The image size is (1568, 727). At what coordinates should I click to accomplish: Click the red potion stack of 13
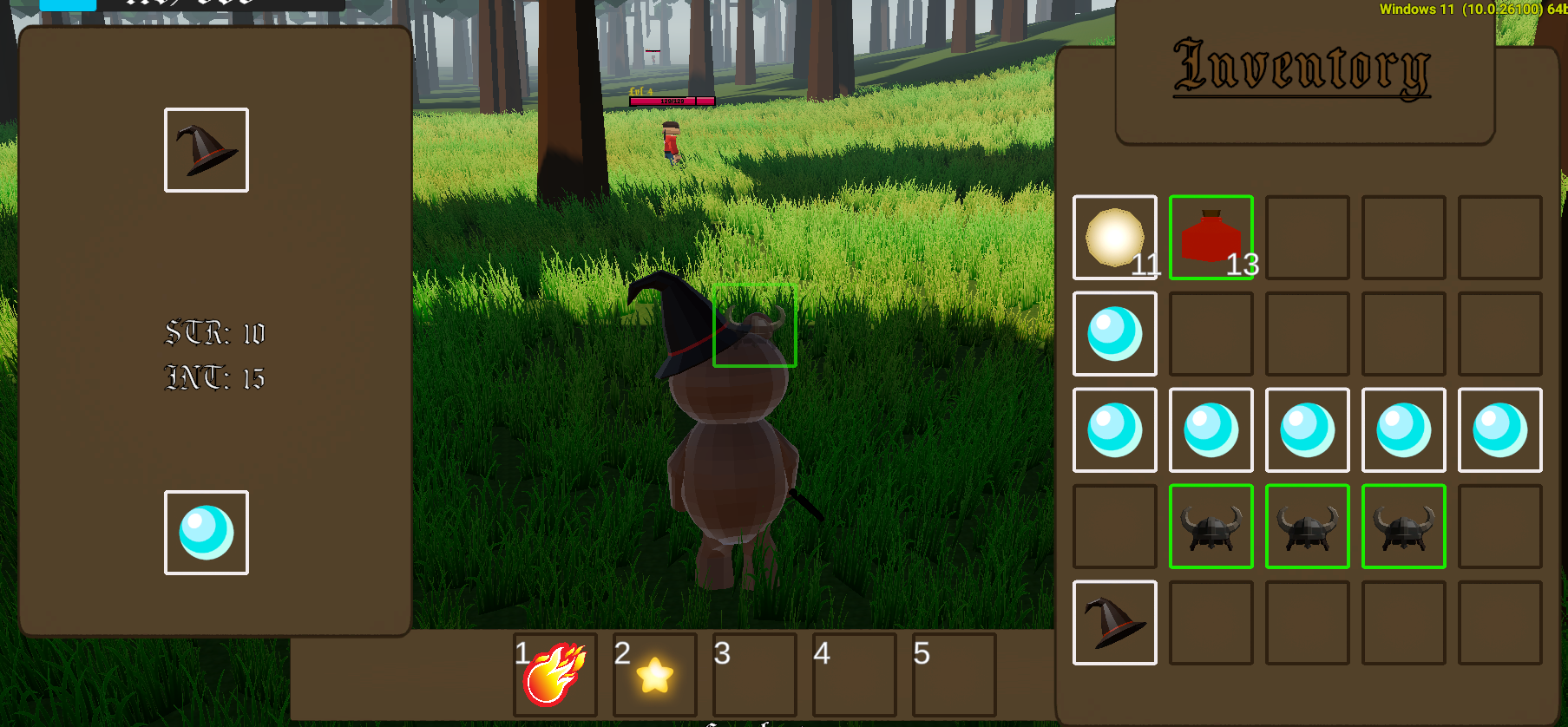click(x=1211, y=237)
